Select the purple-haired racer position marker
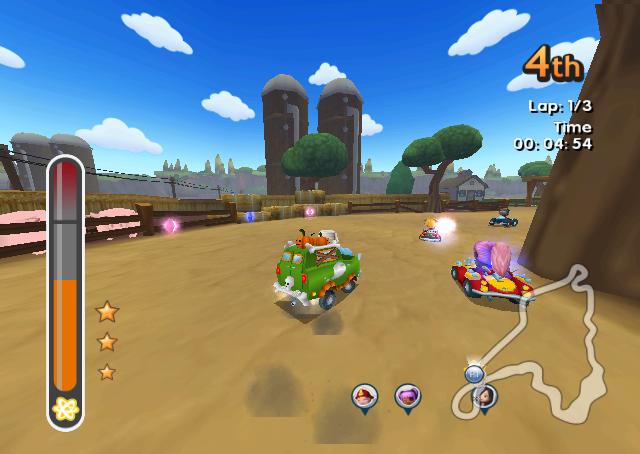The width and height of the screenshot is (640, 454). tap(407, 397)
